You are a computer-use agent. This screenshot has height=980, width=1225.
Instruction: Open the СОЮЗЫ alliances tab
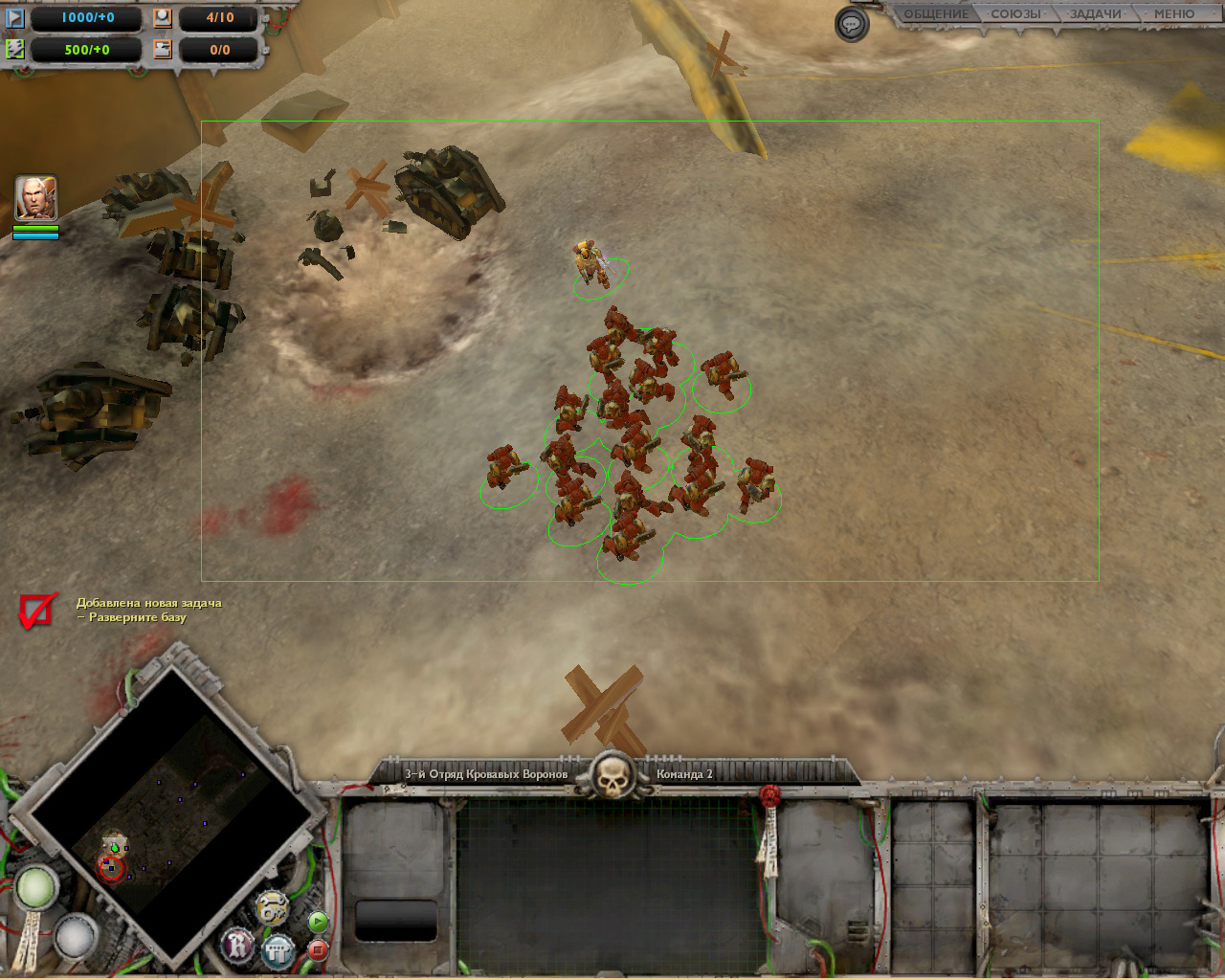[1015, 14]
